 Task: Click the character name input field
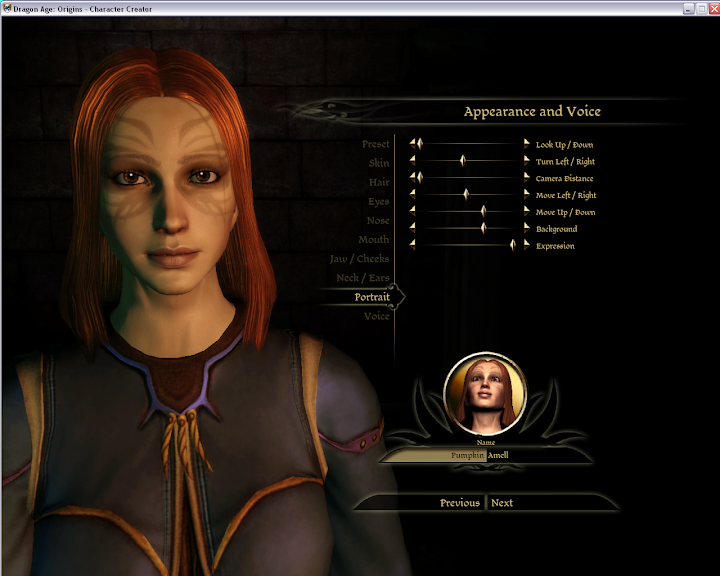click(440, 455)
